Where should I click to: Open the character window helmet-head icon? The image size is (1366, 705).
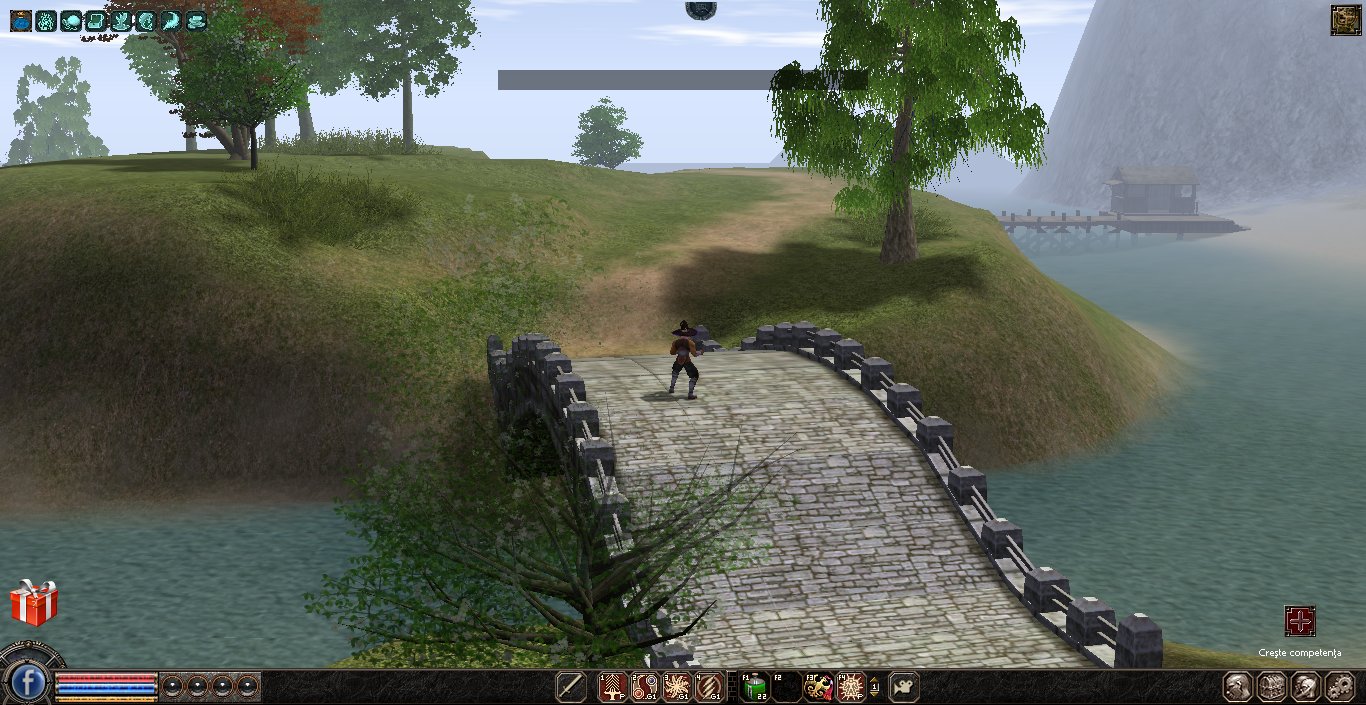(x=1239, y=687)
